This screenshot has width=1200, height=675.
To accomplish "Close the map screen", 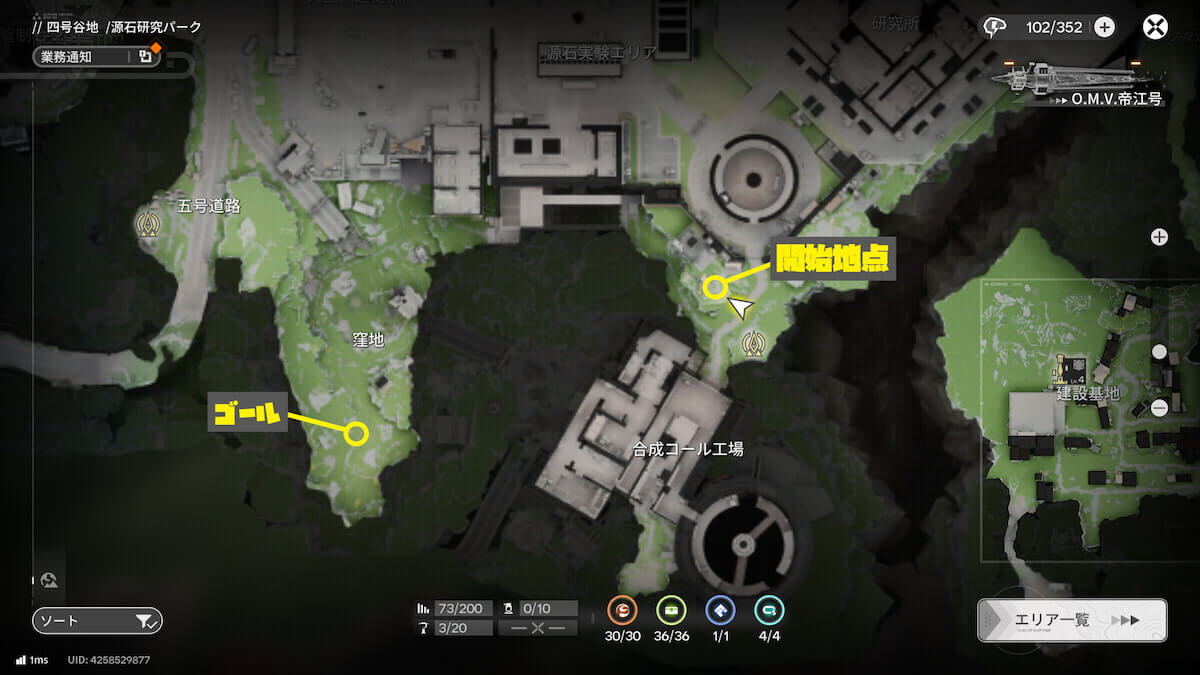I will click(1155, 27).
